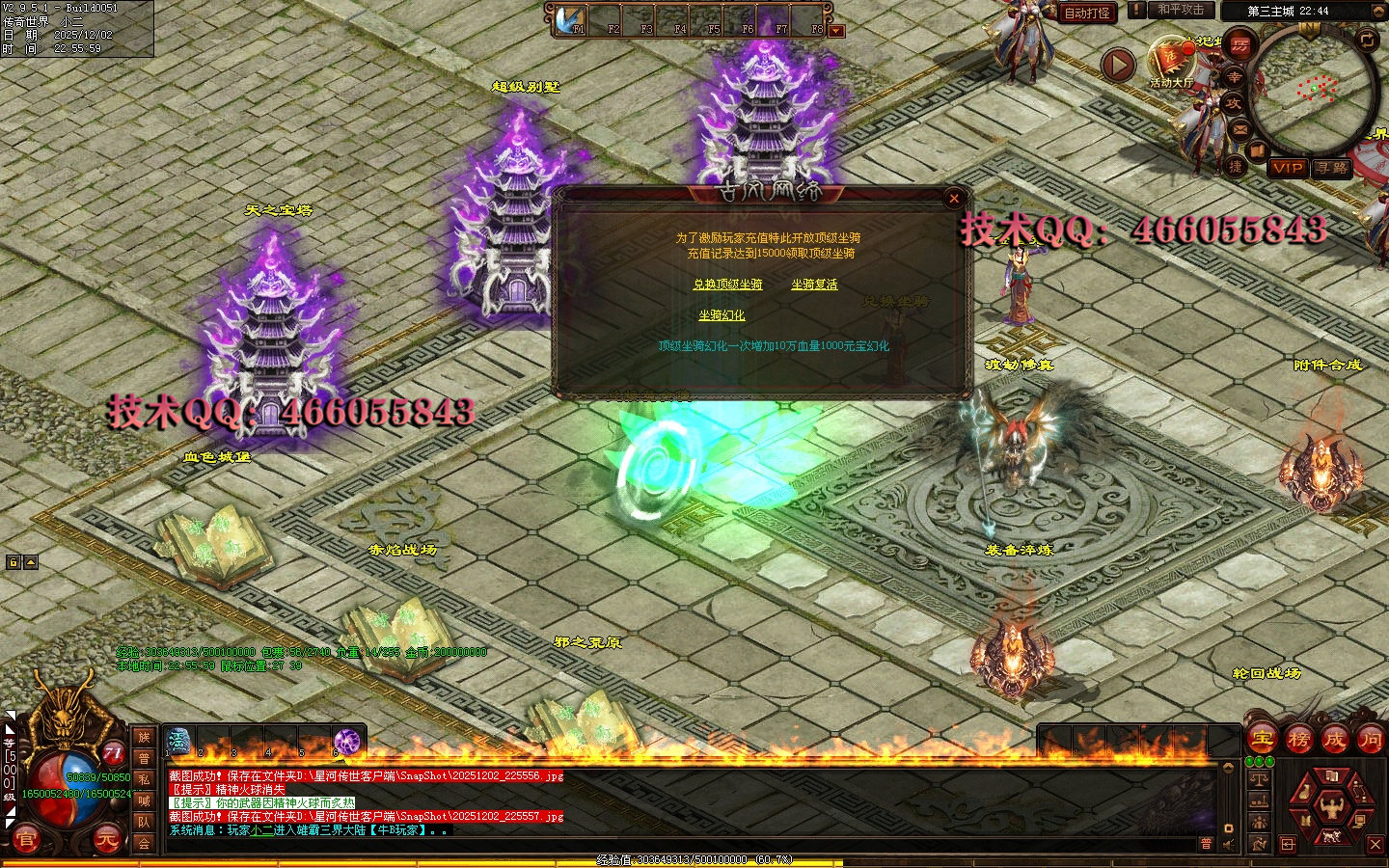
Task: Switch chat to 私 private channel
Action: point(144,779)
